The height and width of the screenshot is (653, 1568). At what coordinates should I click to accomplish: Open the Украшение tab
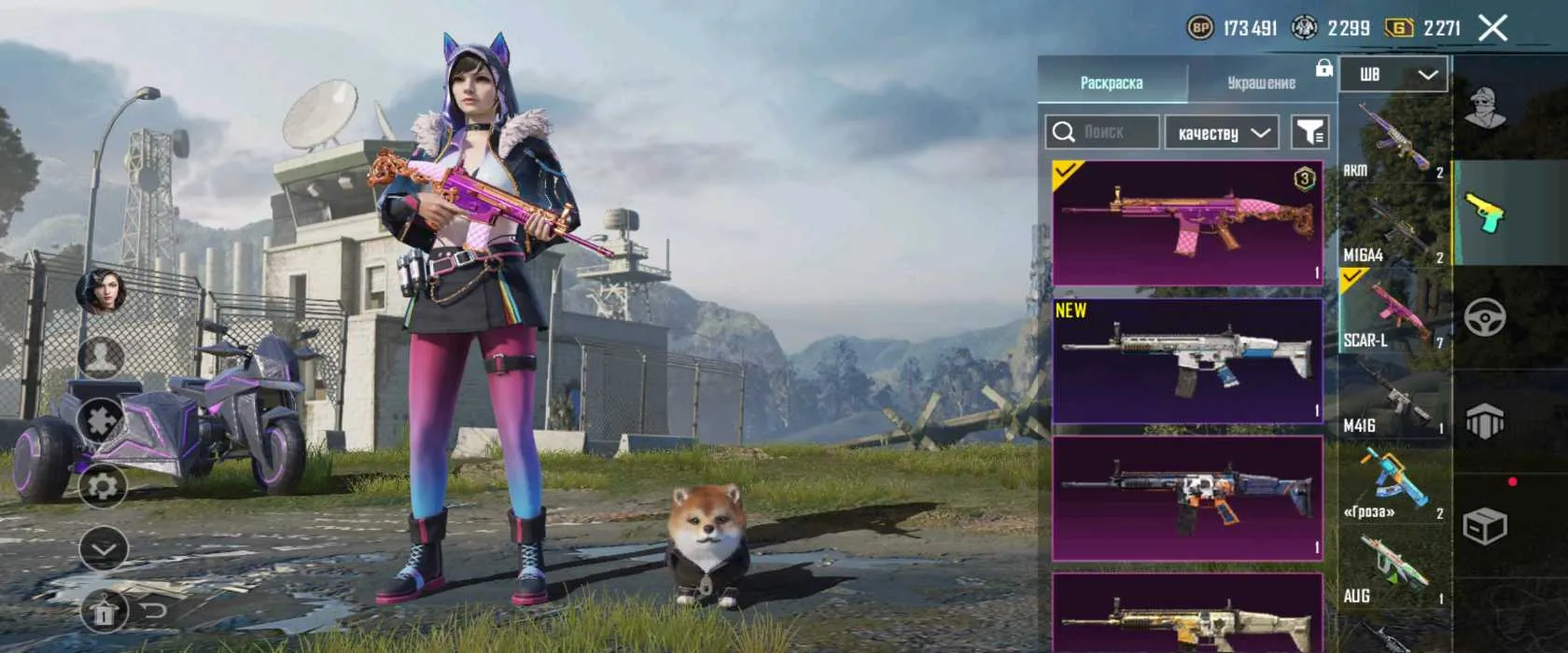pos(1261,82)
